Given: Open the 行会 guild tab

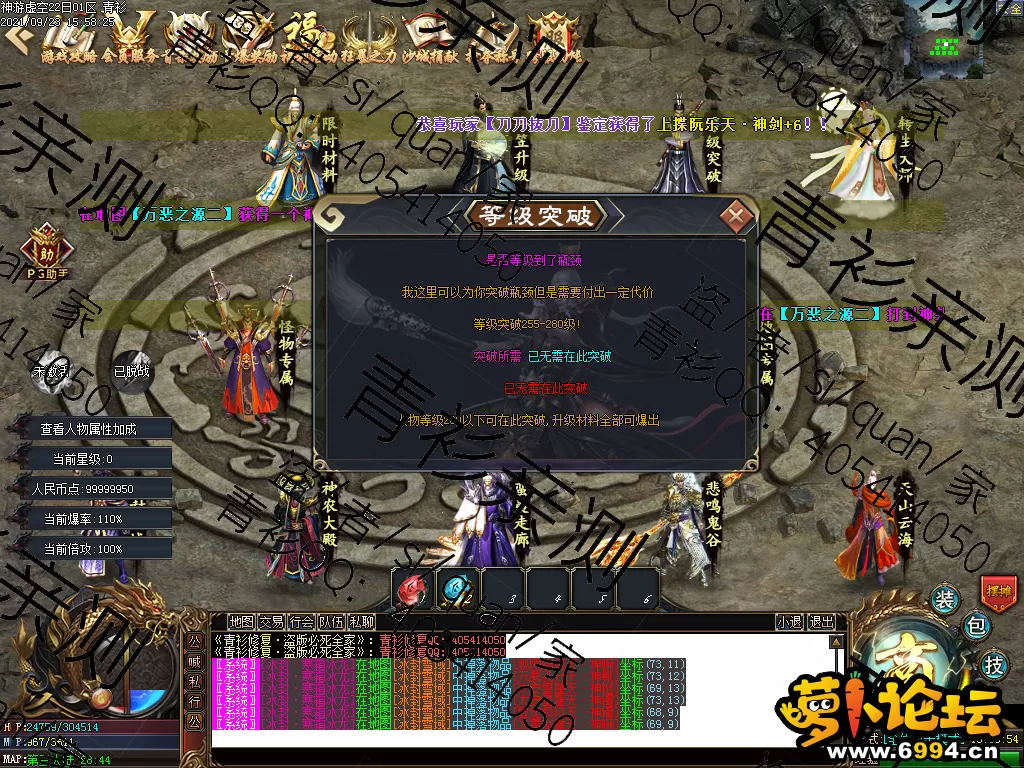Looking at the screenshot, I should (x=302, y=621).
